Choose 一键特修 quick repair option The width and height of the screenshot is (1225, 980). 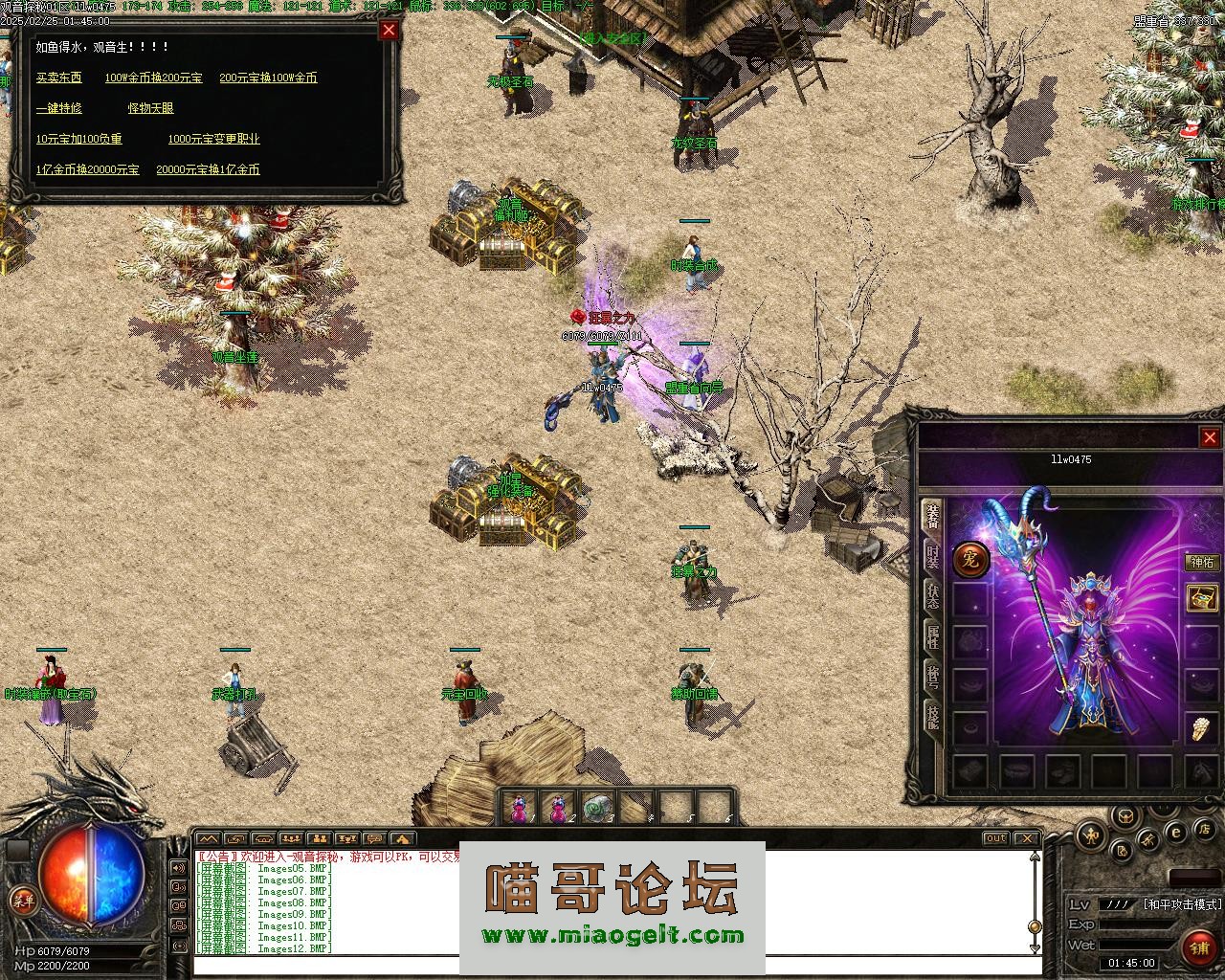tap(58, 108)
